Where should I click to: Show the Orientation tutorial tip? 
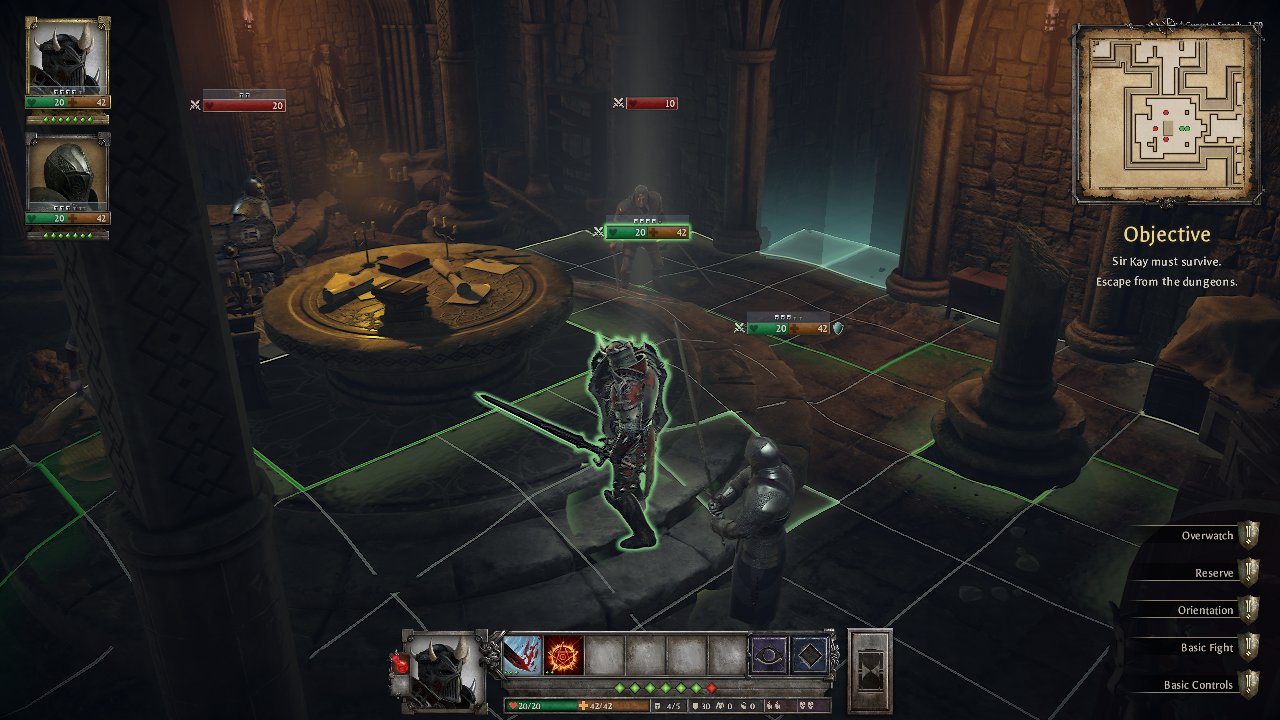[1206, 610]
